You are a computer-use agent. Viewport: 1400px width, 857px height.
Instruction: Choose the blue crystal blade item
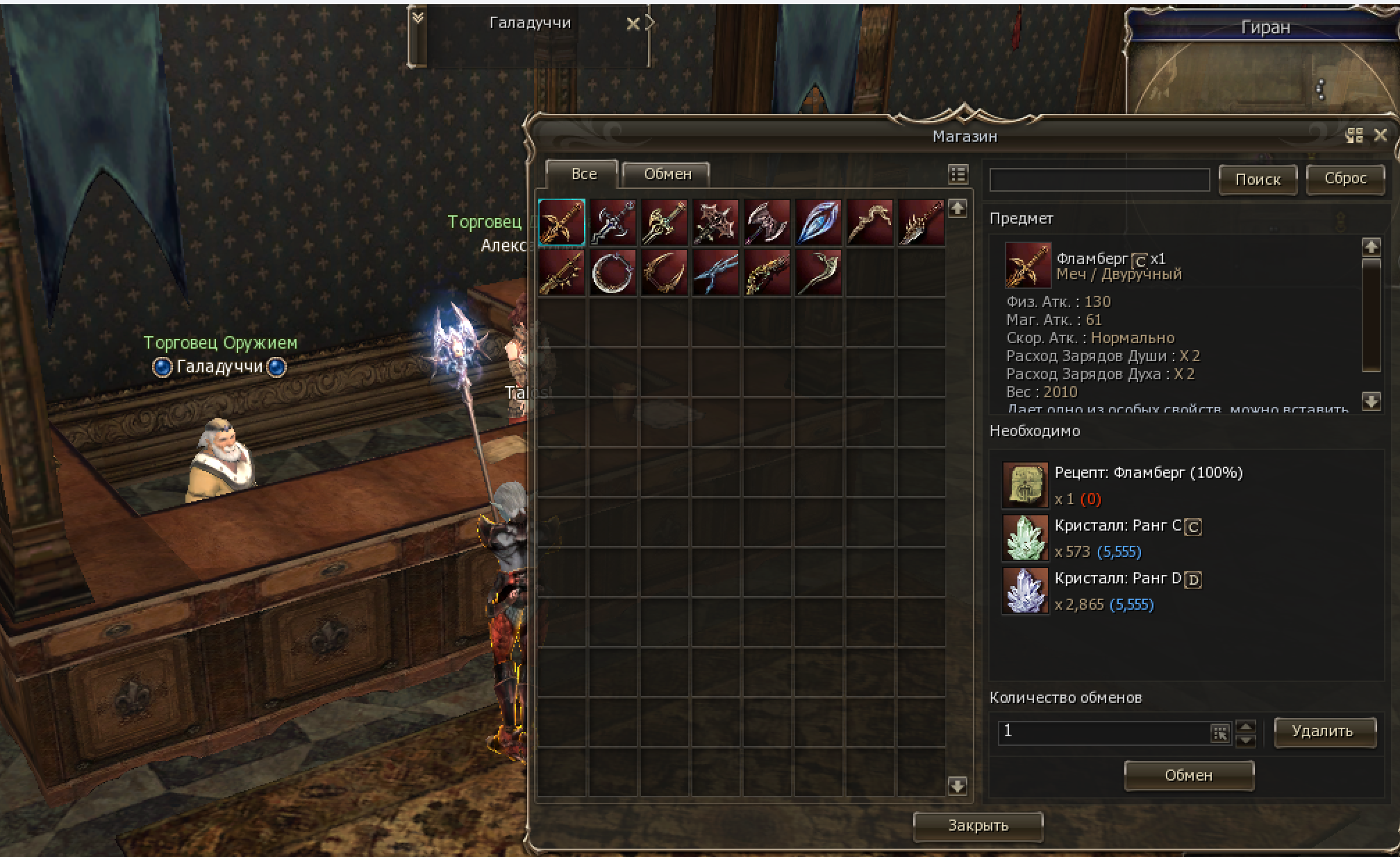click(x=818, y=222)
